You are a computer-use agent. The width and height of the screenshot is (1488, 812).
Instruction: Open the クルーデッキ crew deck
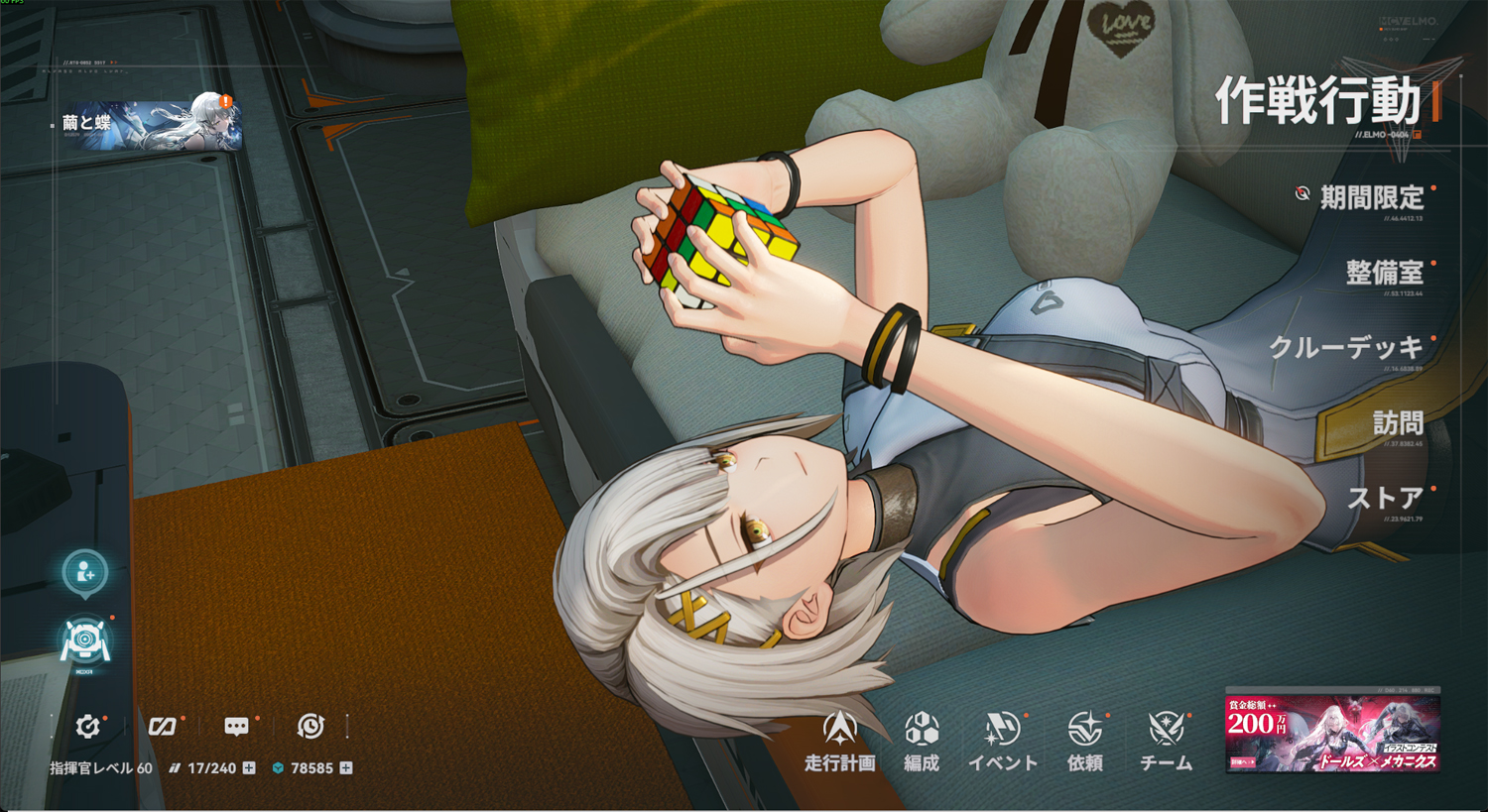[1346, 348]
